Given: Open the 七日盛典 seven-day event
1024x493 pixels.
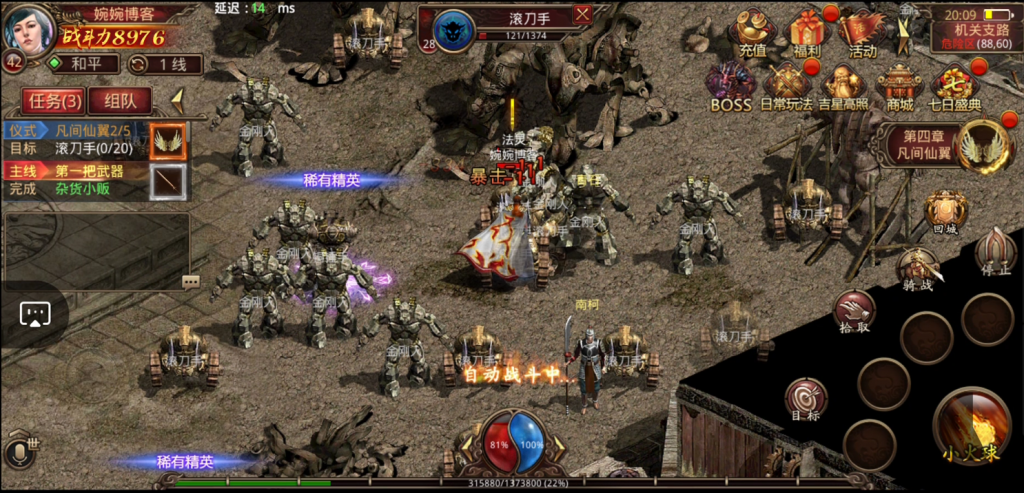Looking at the screenshot, I should (x=954, y=86).
